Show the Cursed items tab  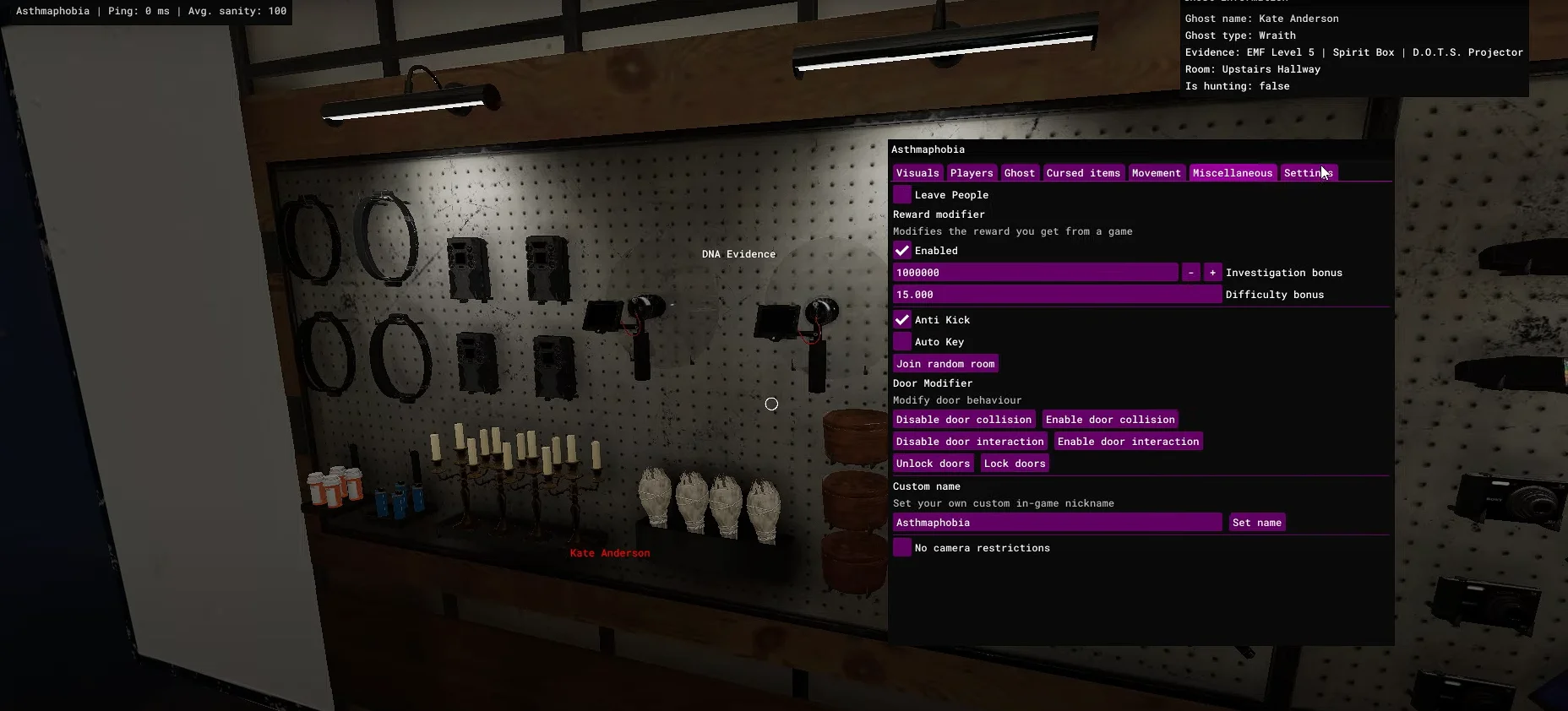[1083, 173]
